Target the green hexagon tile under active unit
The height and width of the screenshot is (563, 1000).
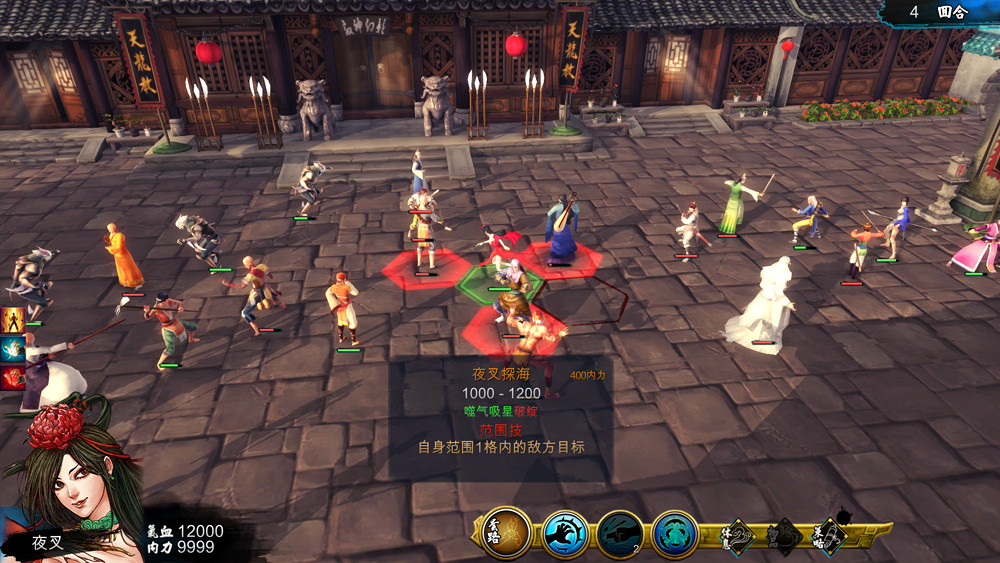tap(500, 284)
